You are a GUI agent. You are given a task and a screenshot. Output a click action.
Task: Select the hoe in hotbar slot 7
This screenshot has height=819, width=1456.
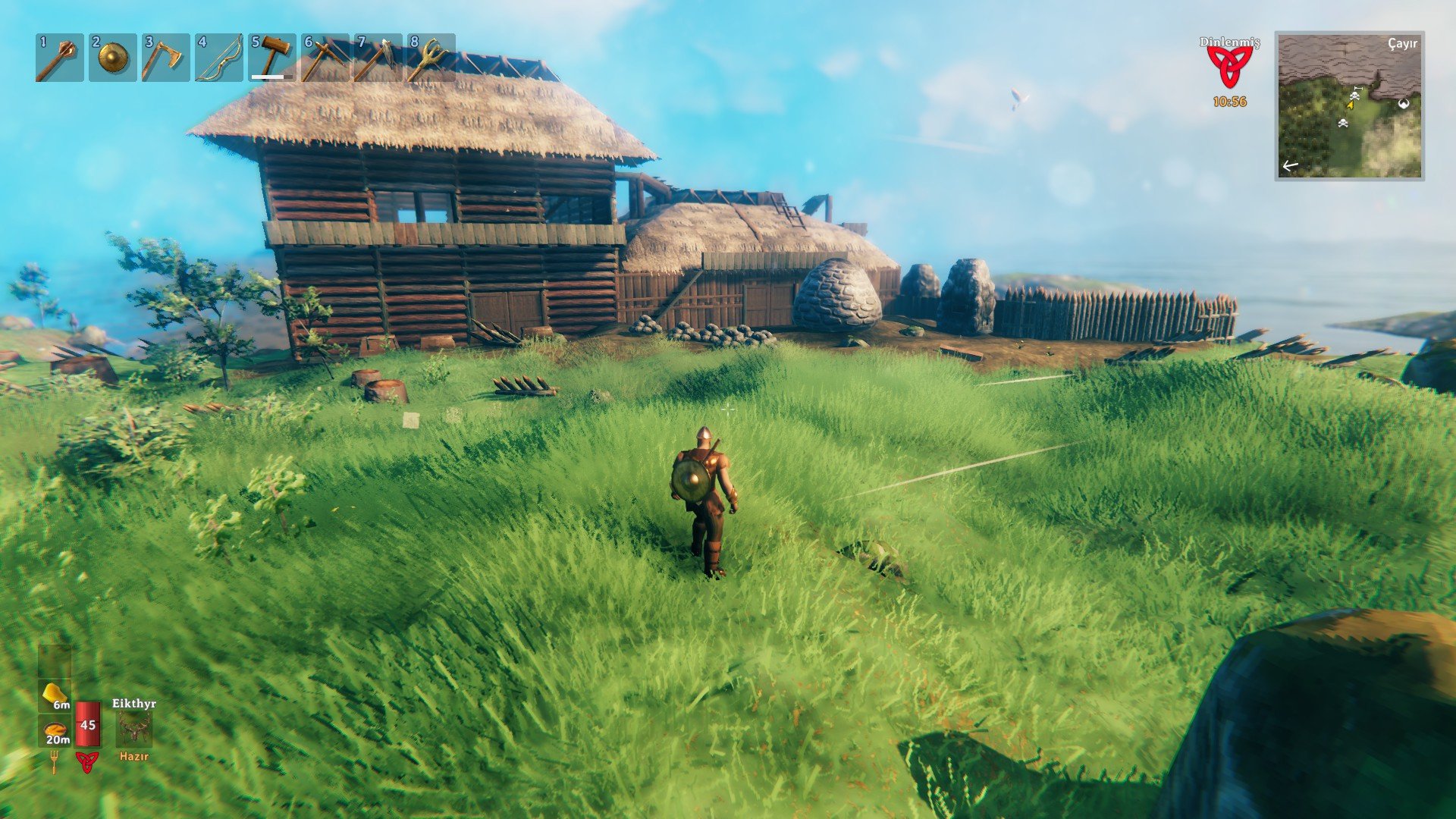pyautogui.click(x=378, y=58)
